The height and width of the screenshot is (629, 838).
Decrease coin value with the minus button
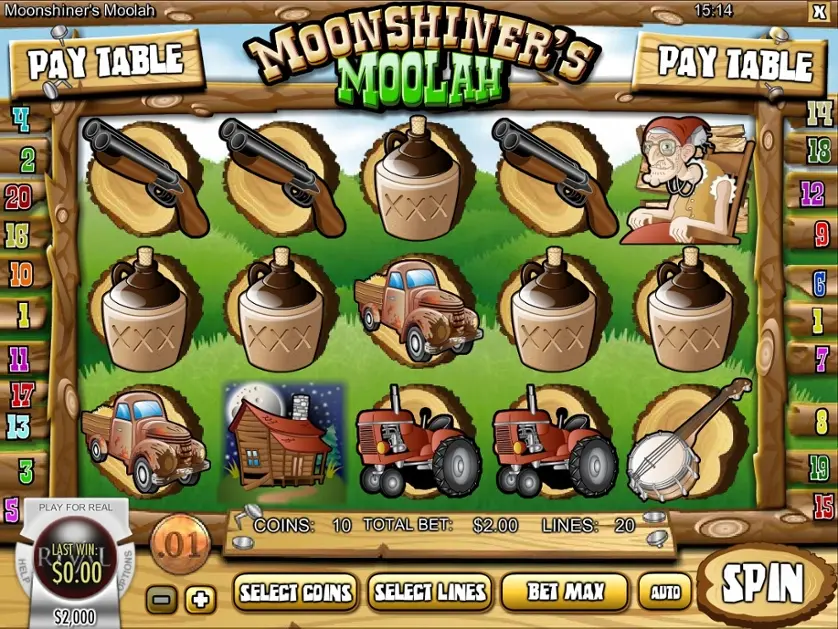pos(161,599)
